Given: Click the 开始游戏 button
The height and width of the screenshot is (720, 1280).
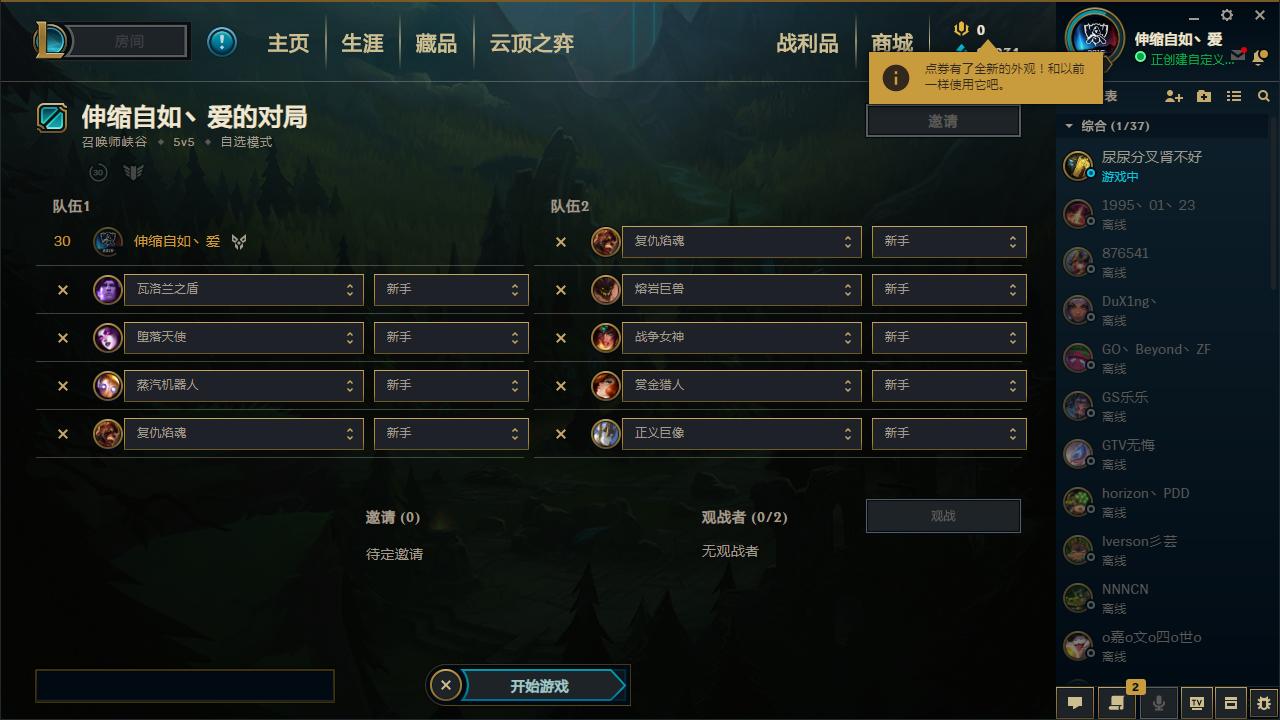Looking at the screenshot, I should coord(538,686).
